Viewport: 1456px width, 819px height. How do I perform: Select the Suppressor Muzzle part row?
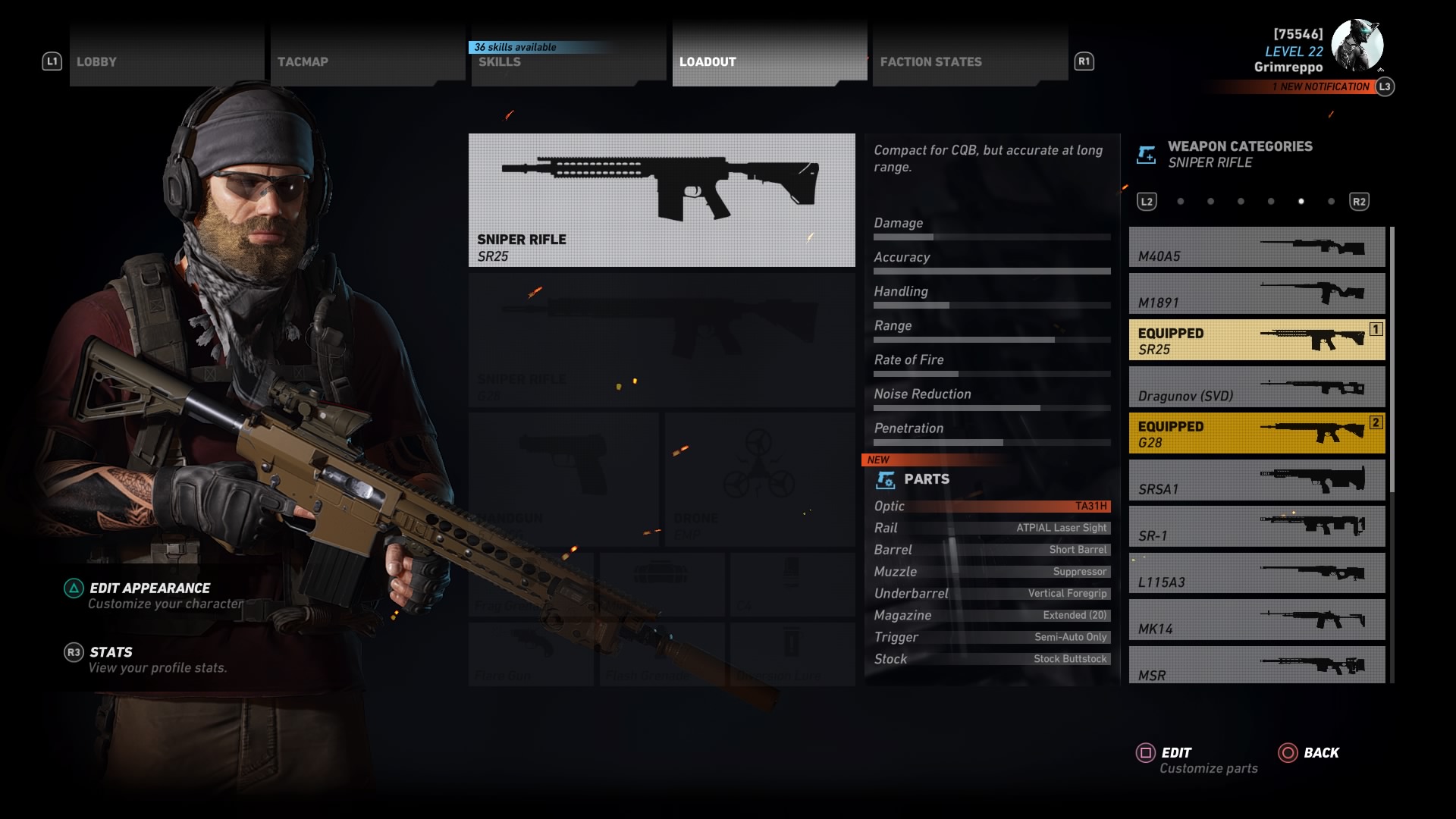pos(991,572)
